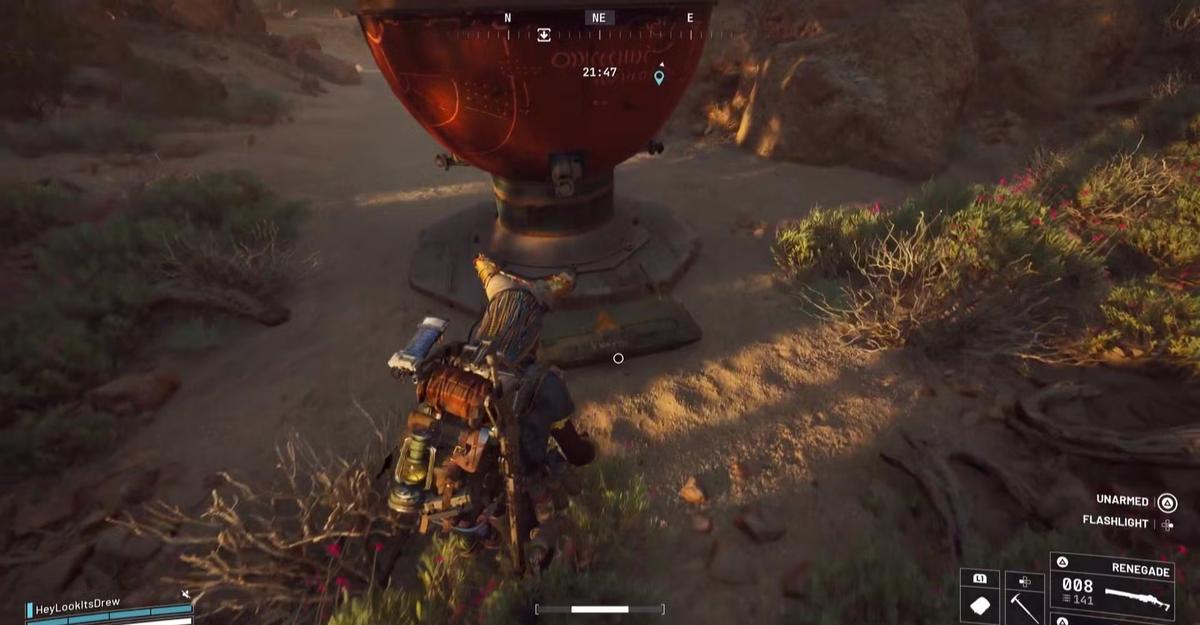Click the muted microphone icon

click(x=185, y=595)
